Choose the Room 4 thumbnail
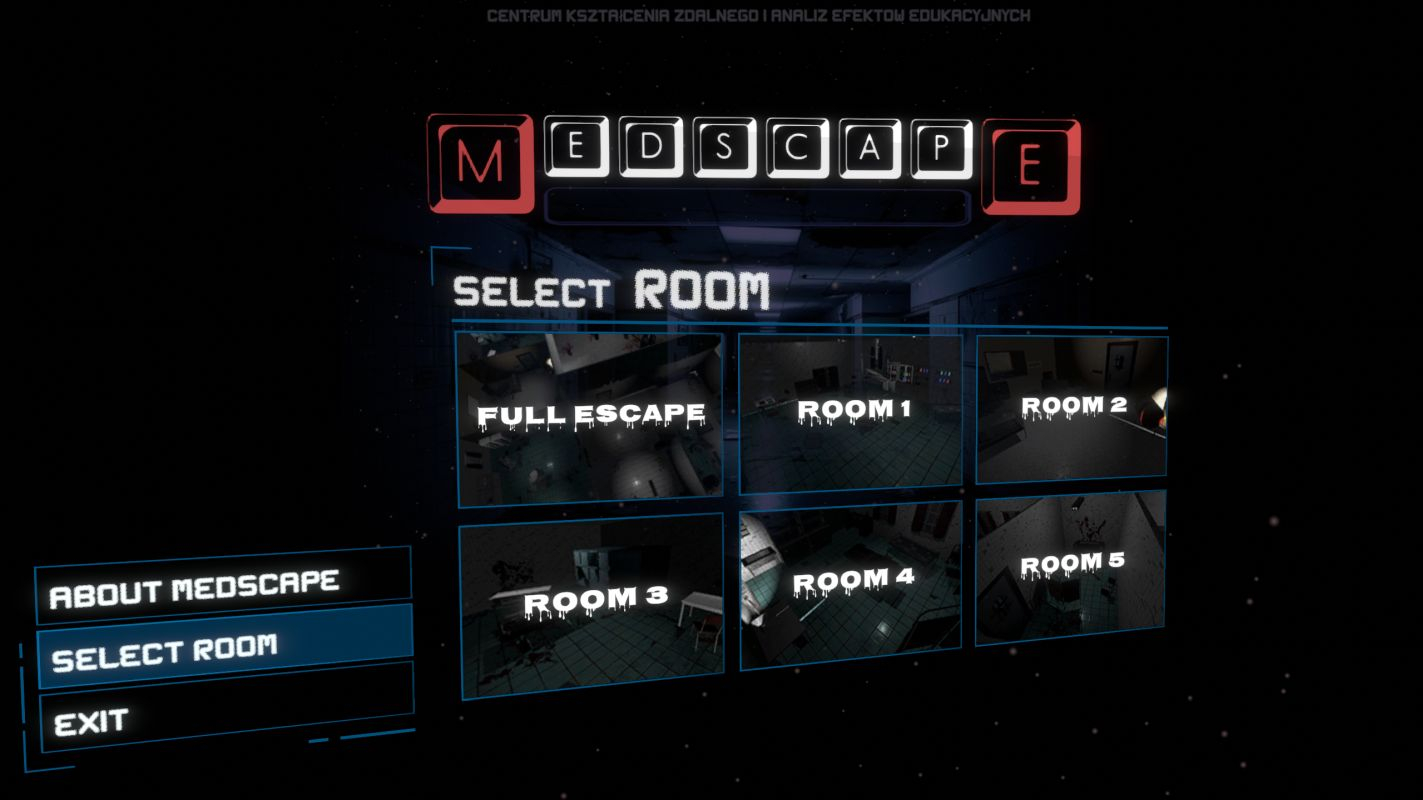The width and height of the screenshot is (1423, 800). [851, 585]
